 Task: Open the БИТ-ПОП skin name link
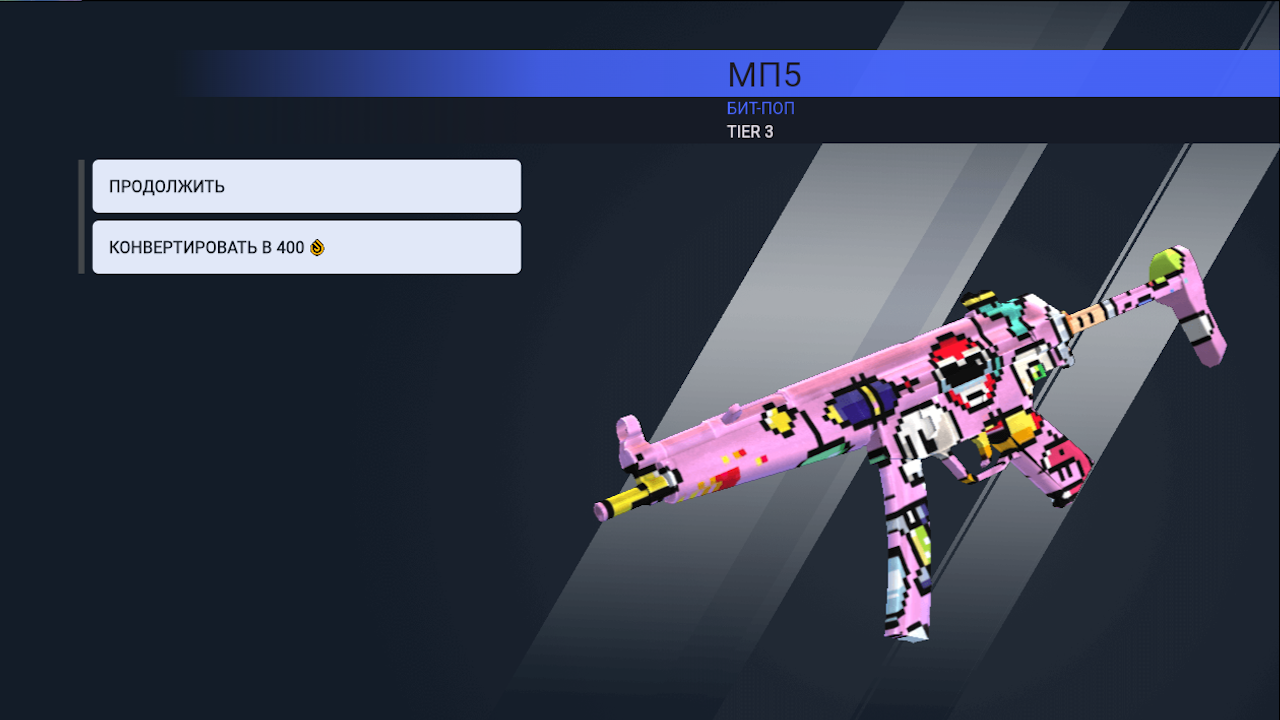[761, 108]
